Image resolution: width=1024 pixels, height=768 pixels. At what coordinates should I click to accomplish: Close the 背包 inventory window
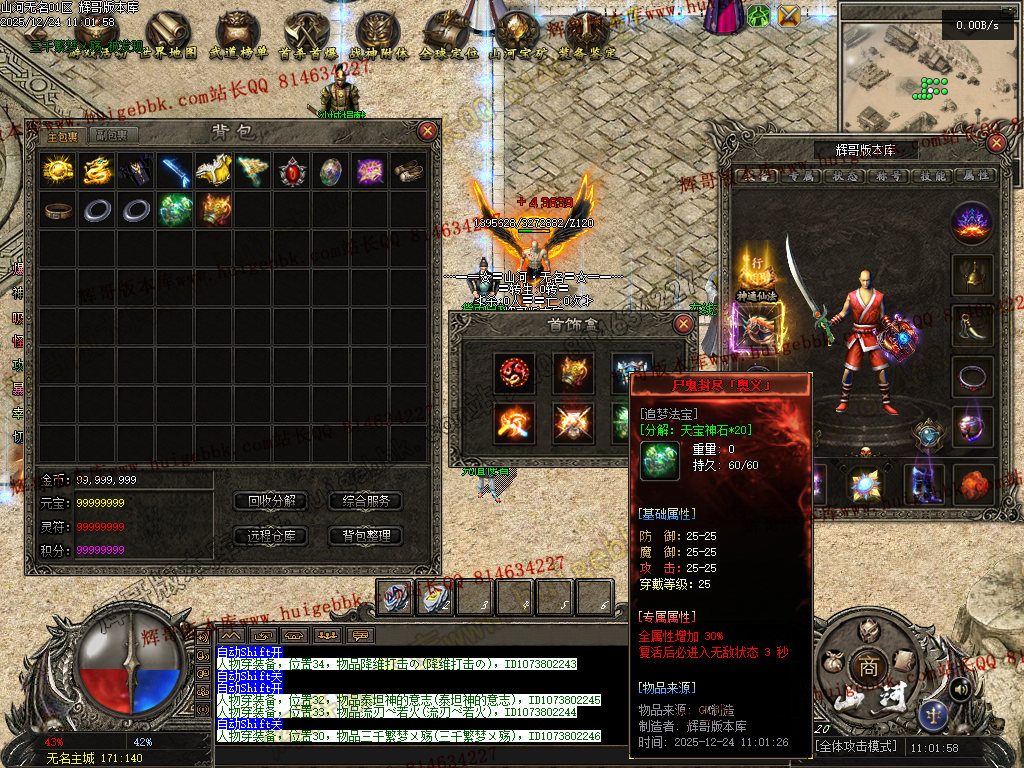click(427, 131)
